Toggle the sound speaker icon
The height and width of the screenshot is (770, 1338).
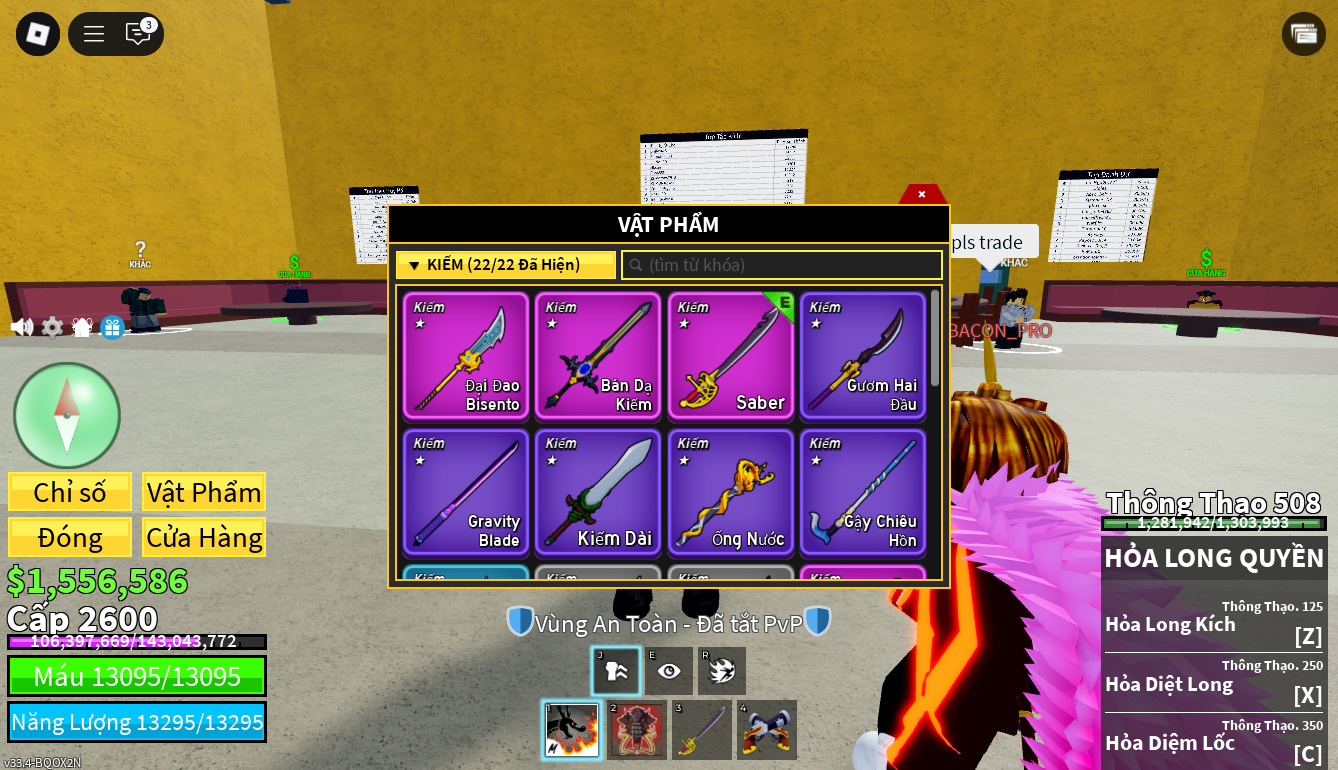coord(21,327)
